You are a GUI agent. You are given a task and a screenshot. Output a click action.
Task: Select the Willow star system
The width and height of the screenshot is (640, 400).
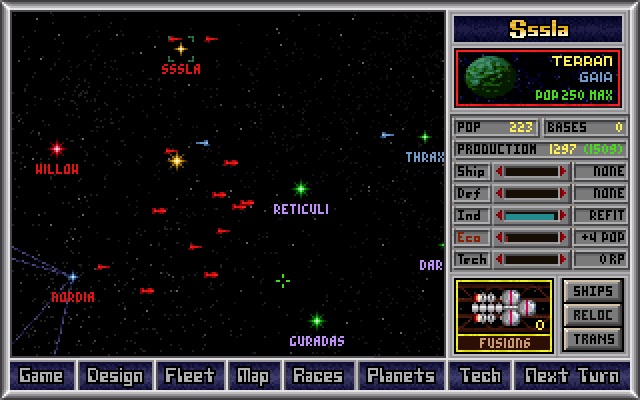(x=57, y=149)
